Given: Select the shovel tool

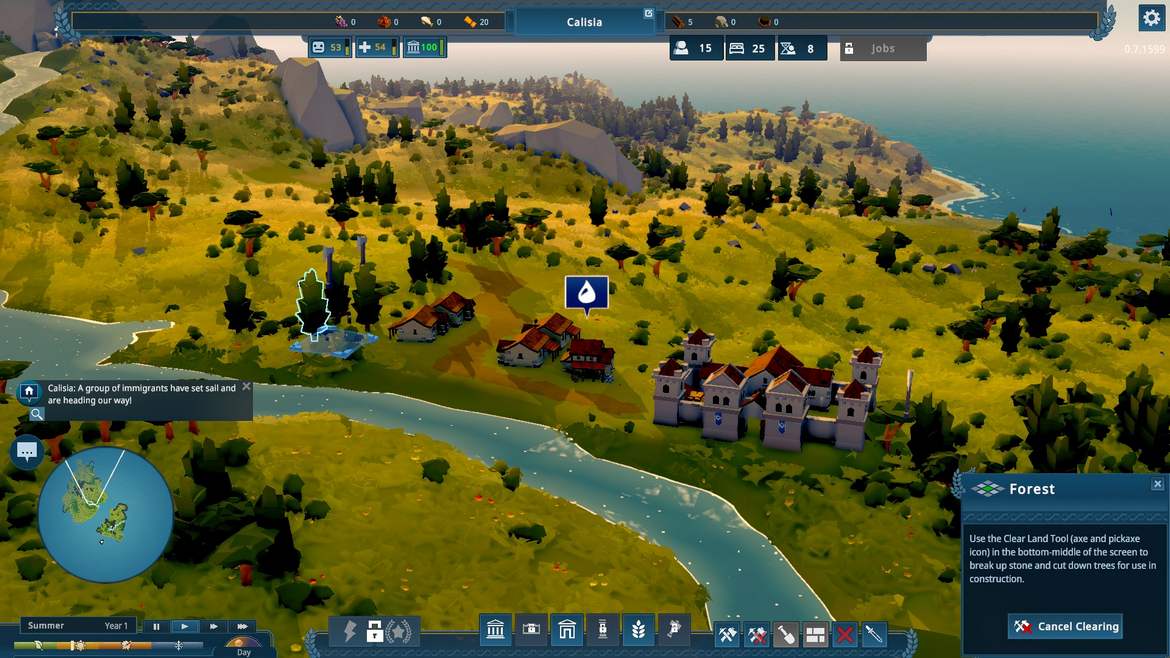Looking at the screenshot, I should pyautogui.click(x=786, y=634).
